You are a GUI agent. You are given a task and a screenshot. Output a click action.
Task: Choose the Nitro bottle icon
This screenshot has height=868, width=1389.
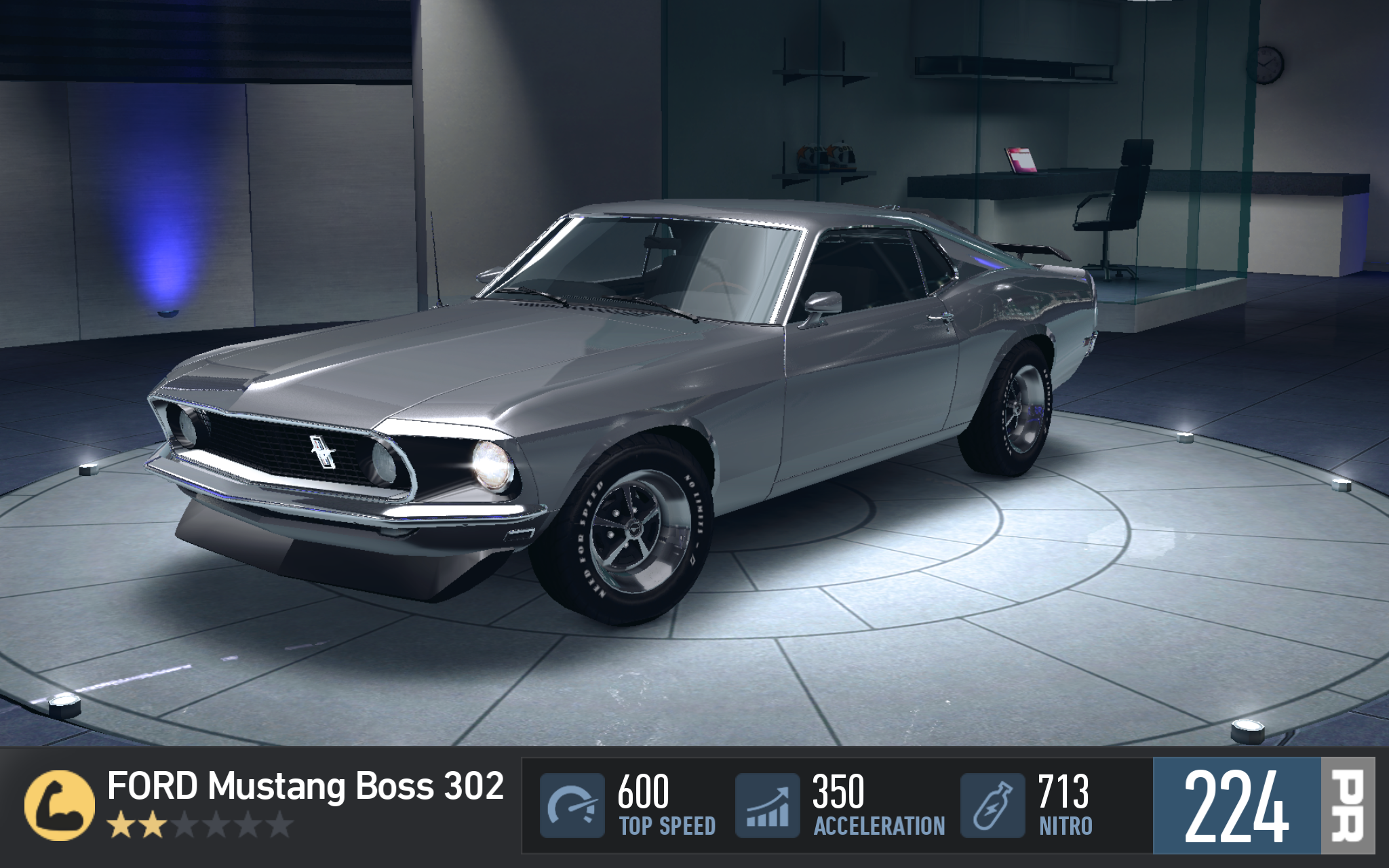pyautogui.click(x=992, y=806)
